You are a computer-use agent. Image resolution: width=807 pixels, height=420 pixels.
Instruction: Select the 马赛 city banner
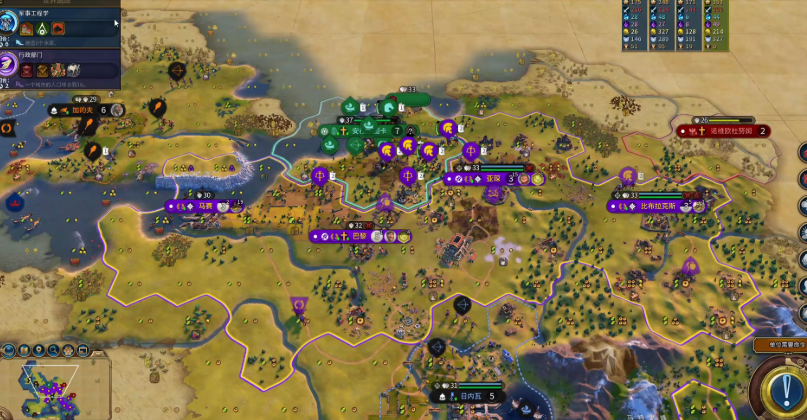pos(204,207)
